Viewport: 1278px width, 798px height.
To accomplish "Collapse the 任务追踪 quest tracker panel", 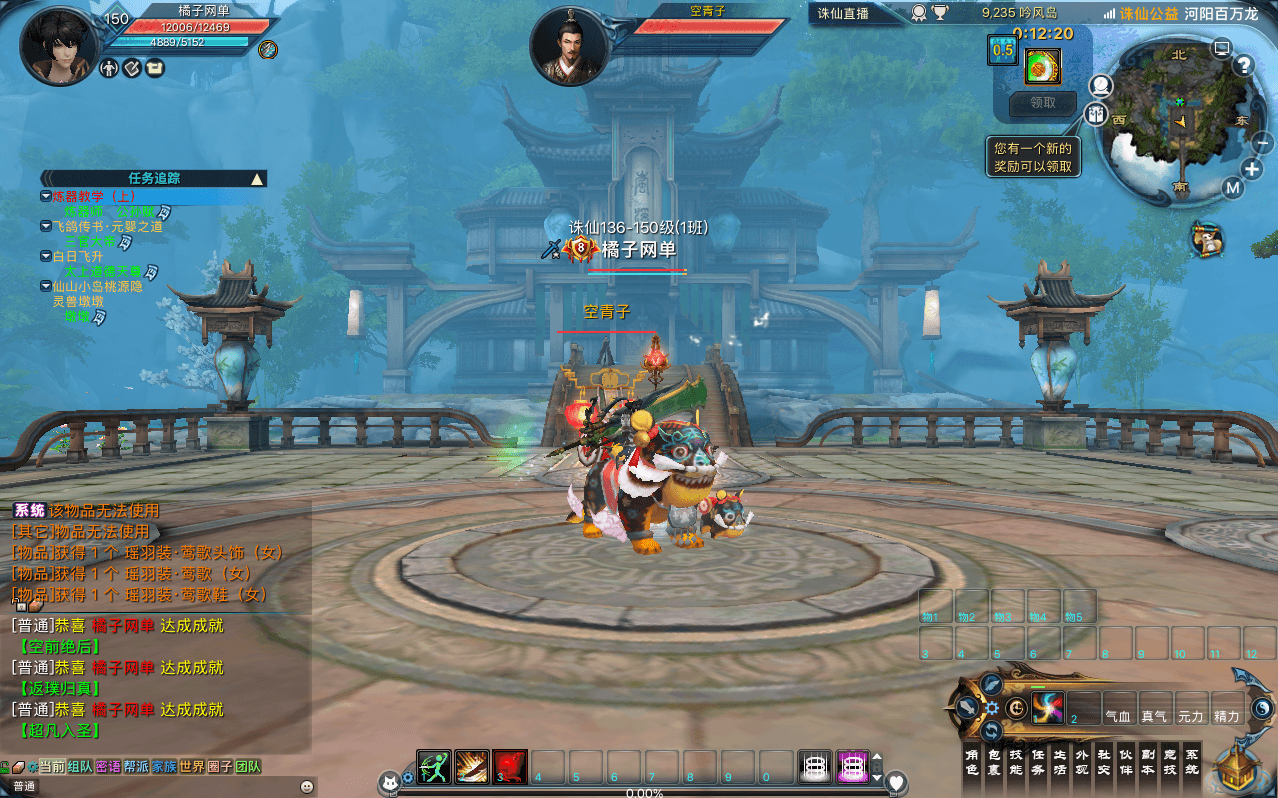I will click(257, 179).
